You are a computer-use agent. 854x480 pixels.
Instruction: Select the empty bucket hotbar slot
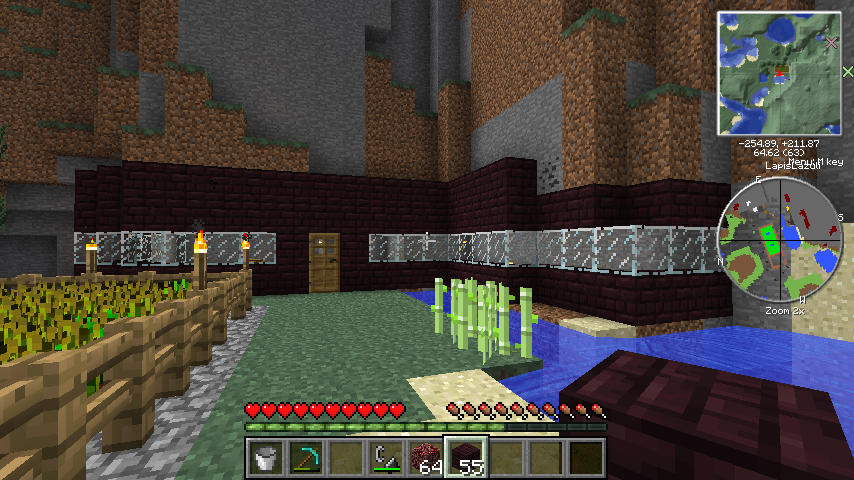click(265, 458)
